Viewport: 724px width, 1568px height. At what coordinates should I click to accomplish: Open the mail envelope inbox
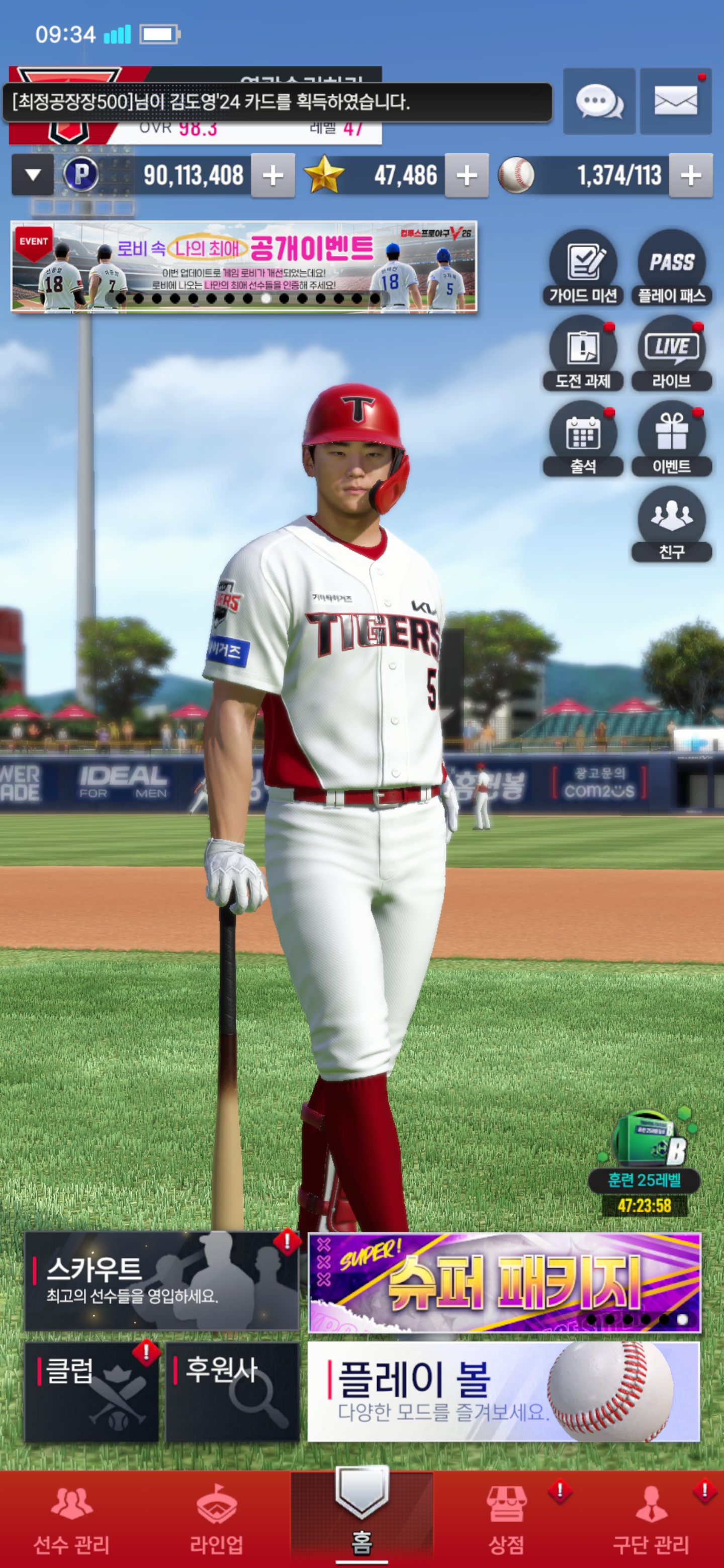point(675,101)
